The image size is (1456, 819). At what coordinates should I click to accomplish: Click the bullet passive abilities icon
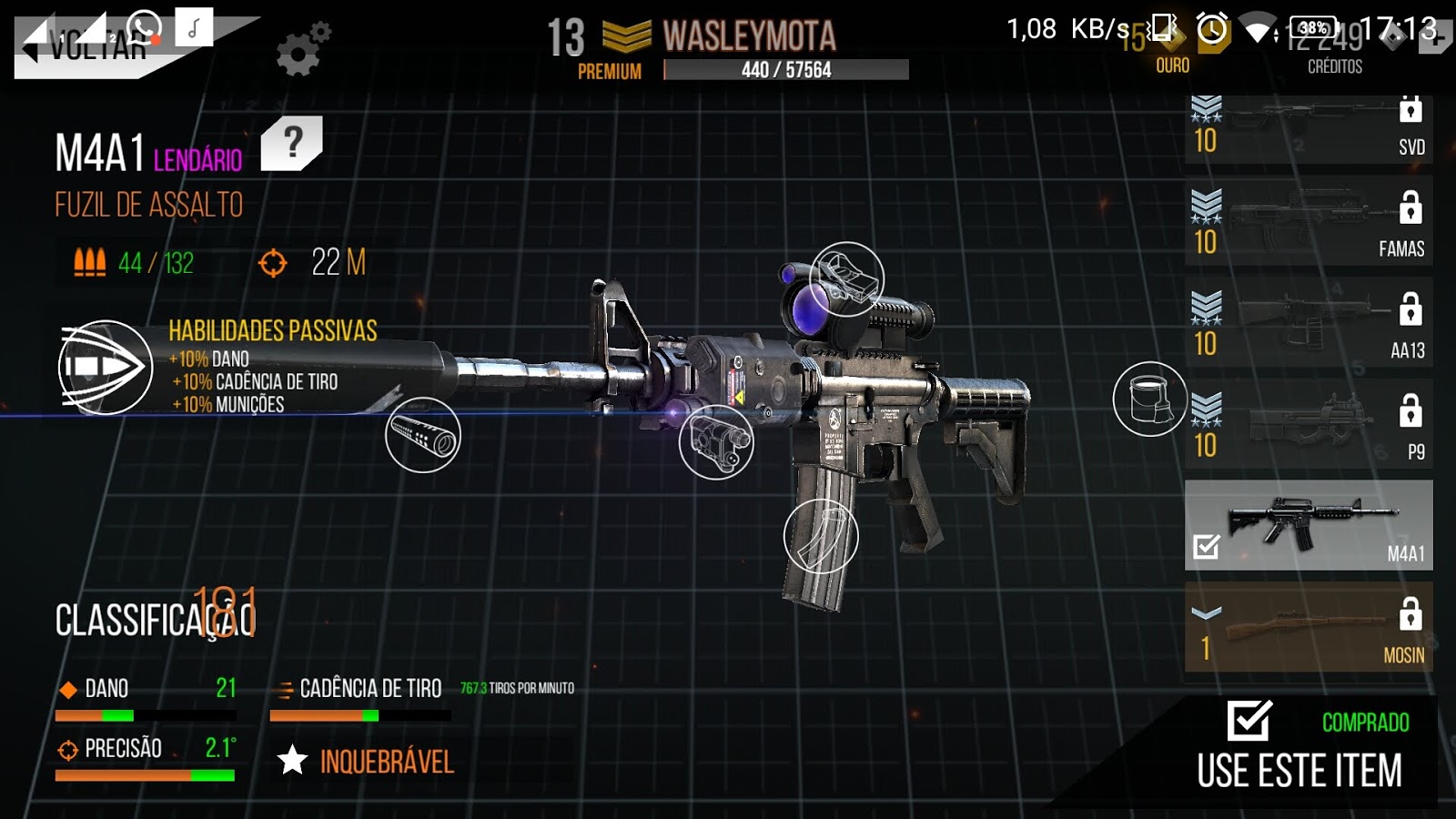(x=106, y=367)
